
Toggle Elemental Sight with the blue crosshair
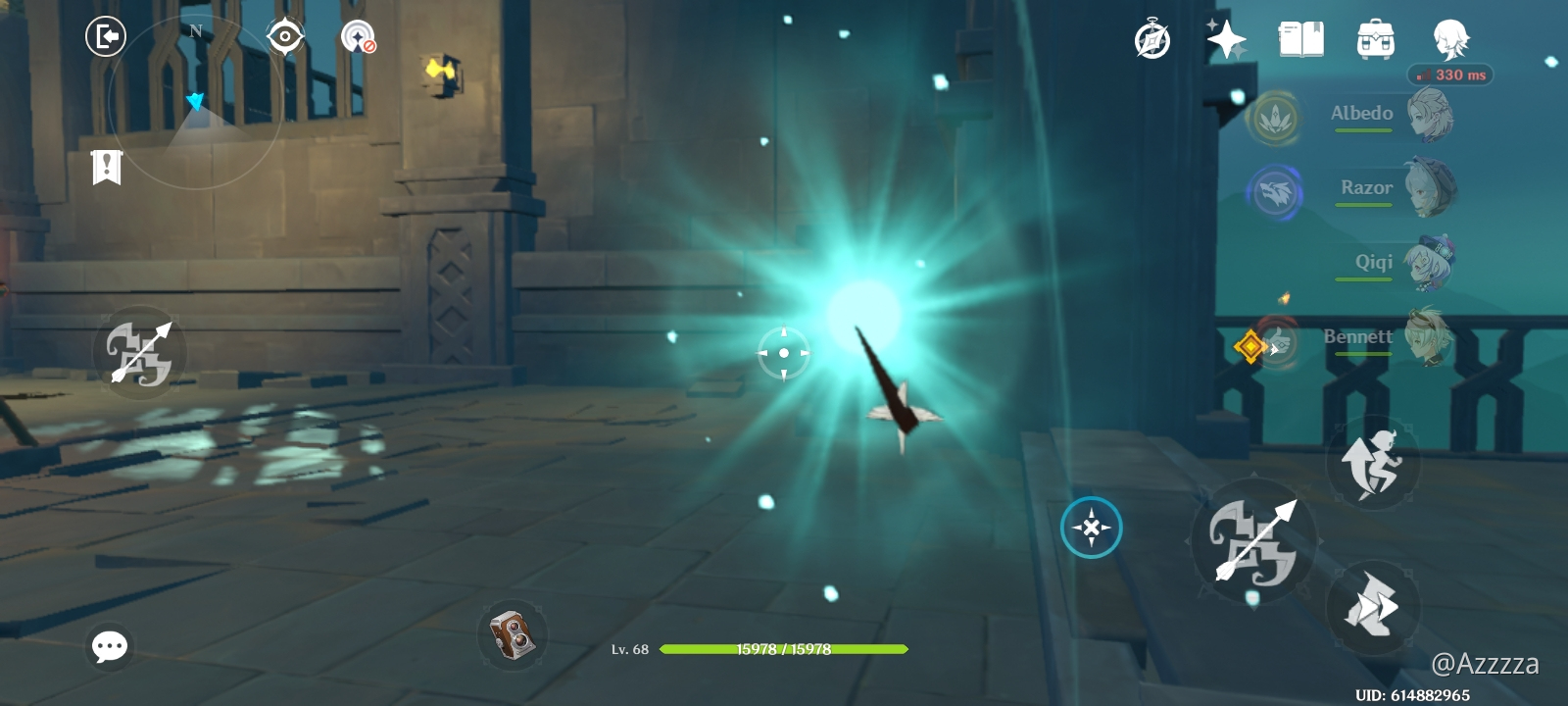tap(1092, 527)
